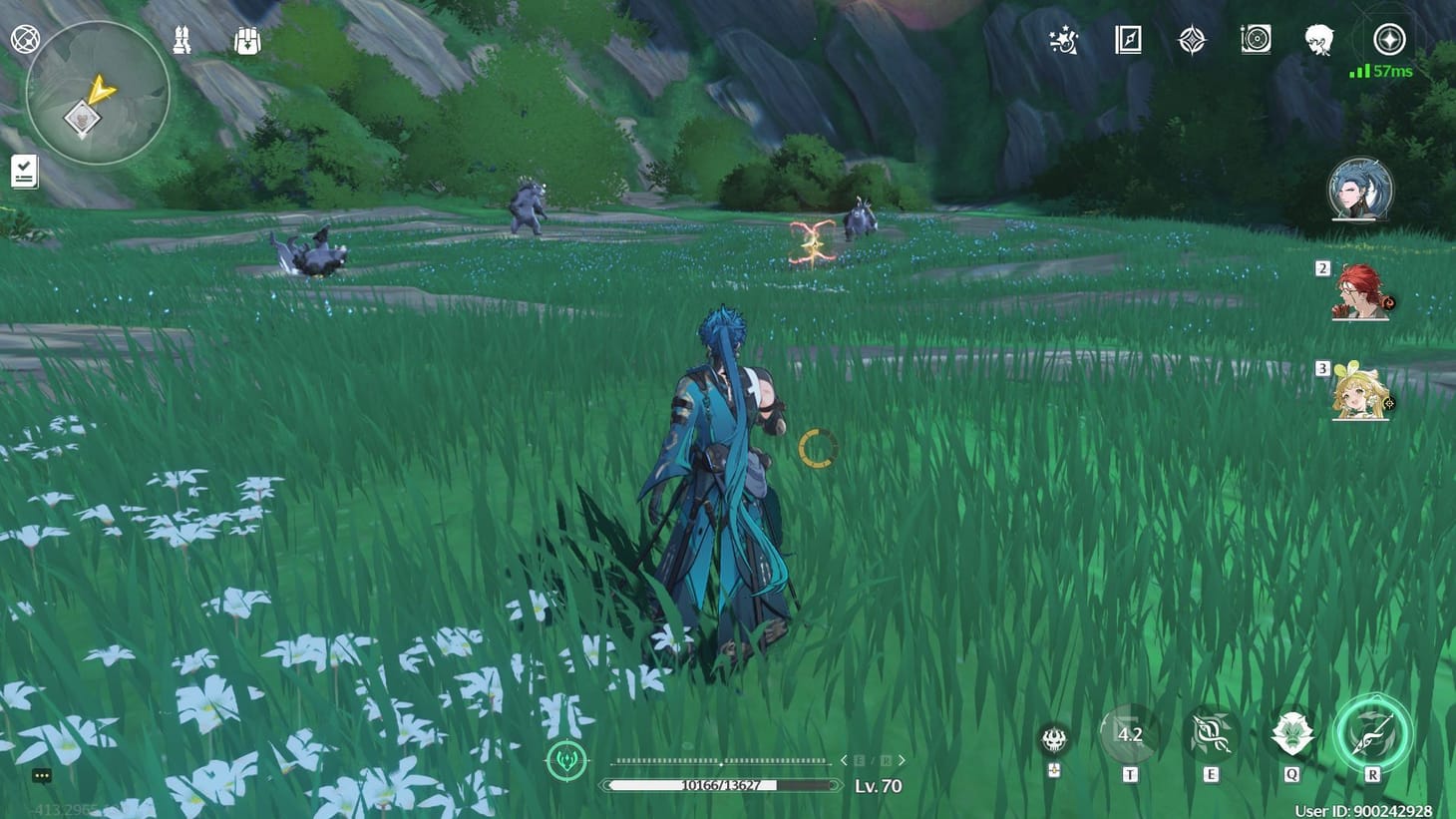
Task: Unleash the Resonance Liberation Q ability
Action: coord(1291,736)
